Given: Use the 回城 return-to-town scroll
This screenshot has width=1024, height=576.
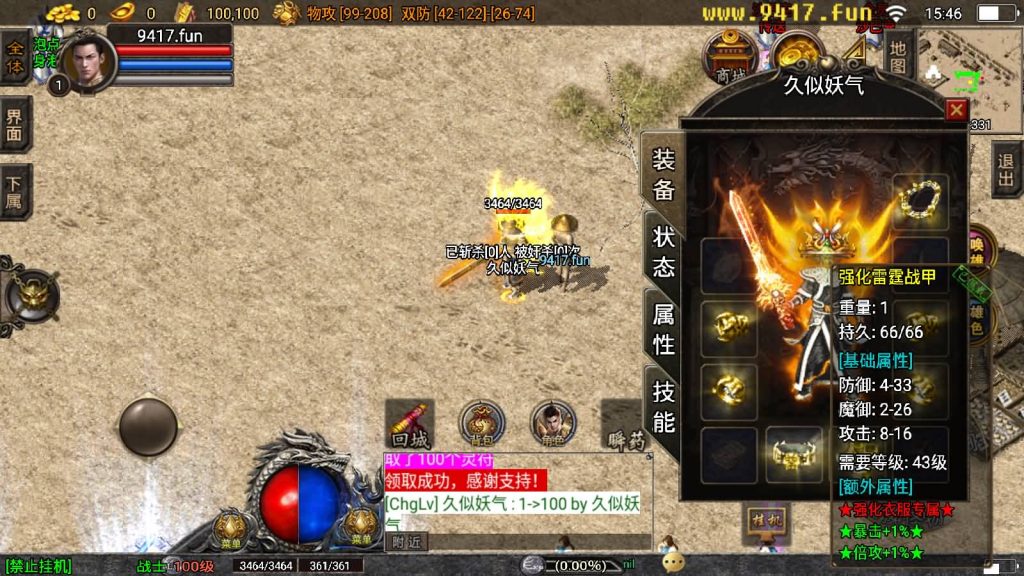Looking at the screenshot, I should [x=410, y=425].
